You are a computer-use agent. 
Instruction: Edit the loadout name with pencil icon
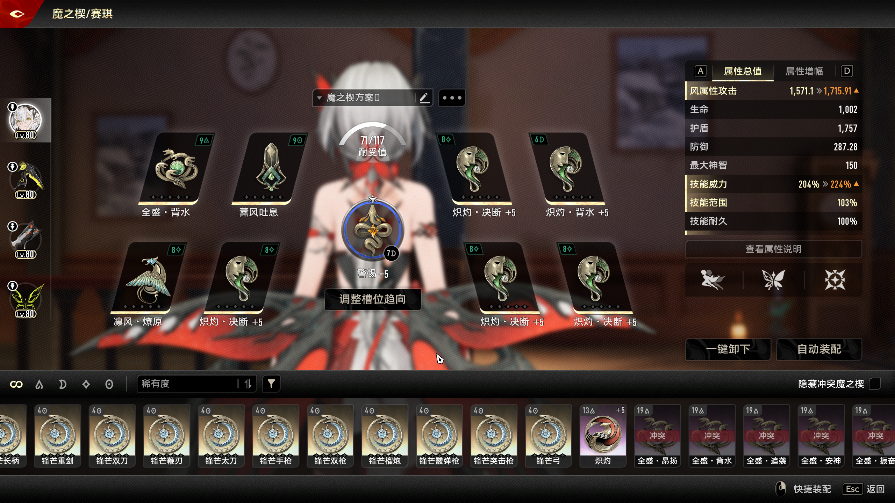(424, 98)
